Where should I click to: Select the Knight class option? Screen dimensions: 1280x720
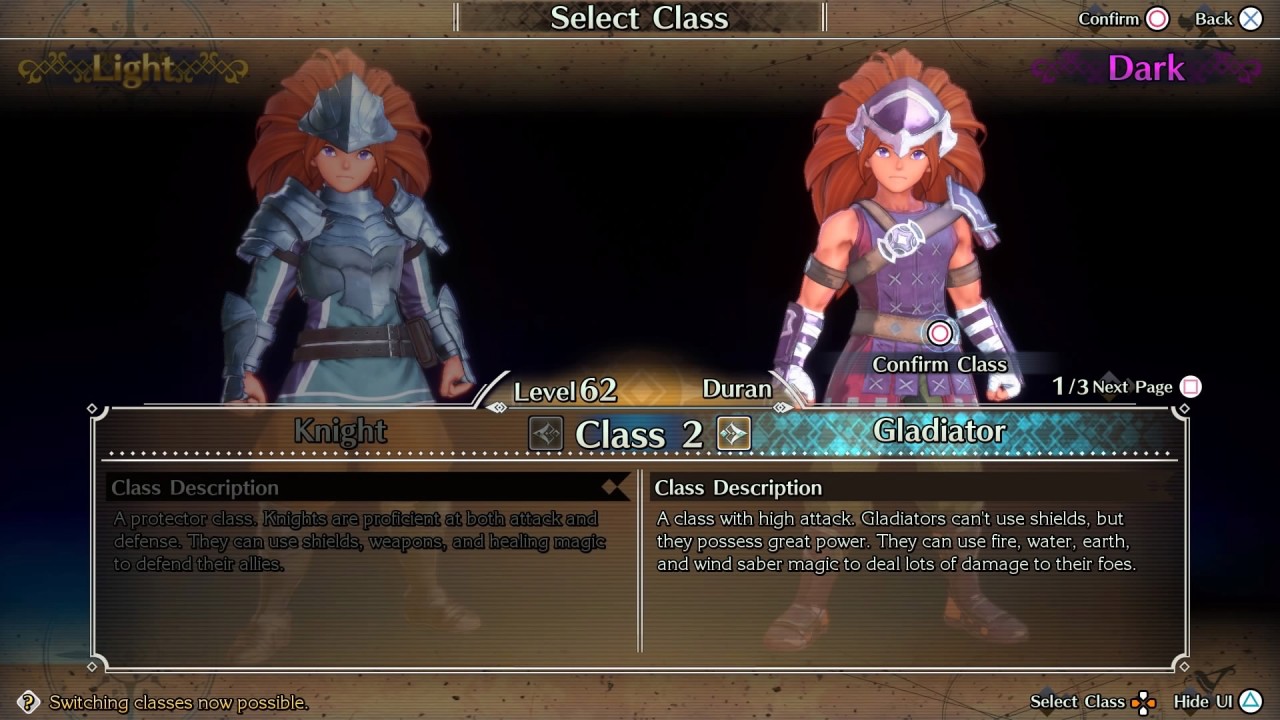[340, 431]
